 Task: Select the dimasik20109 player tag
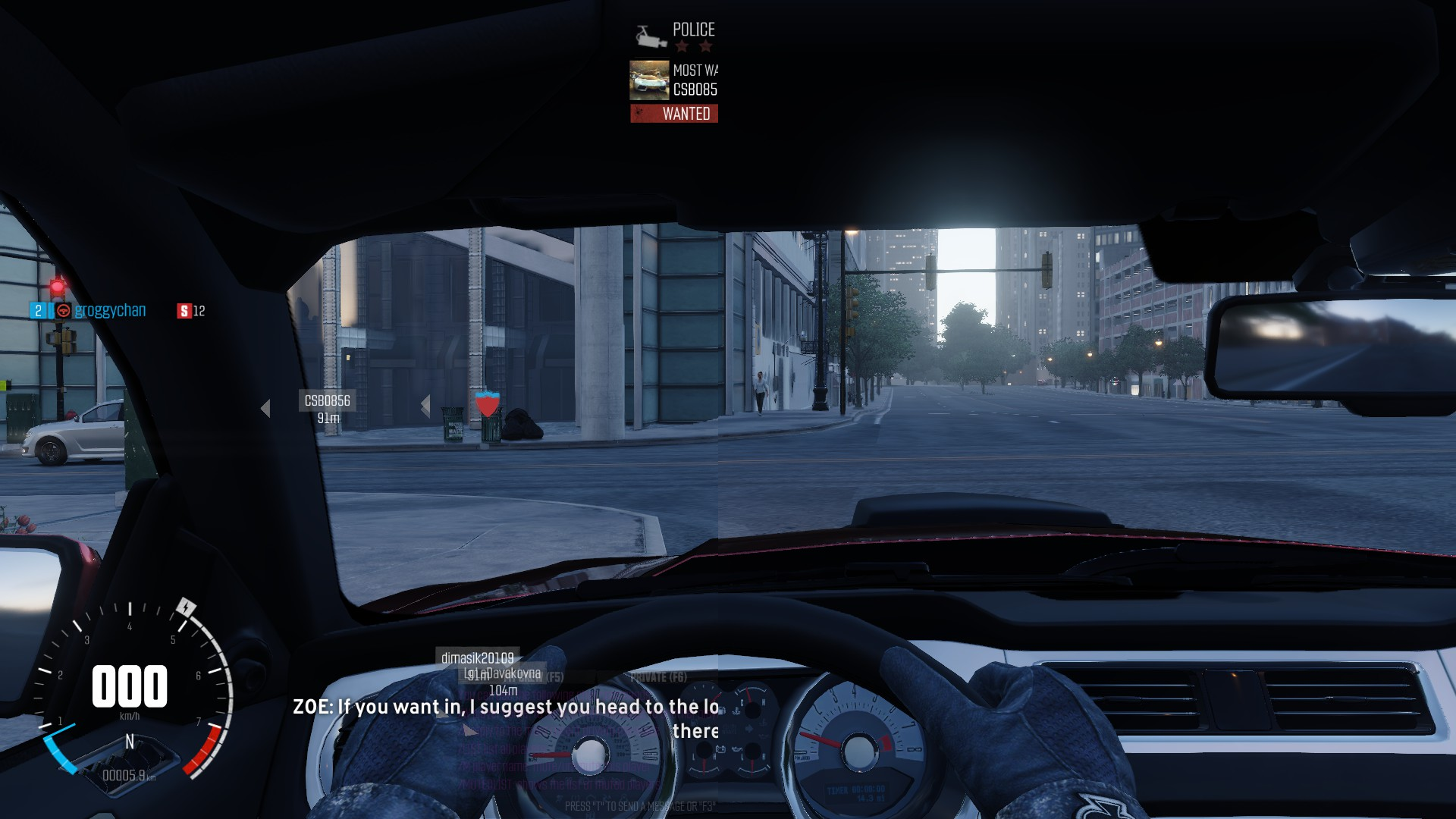(x=477, y=657)
